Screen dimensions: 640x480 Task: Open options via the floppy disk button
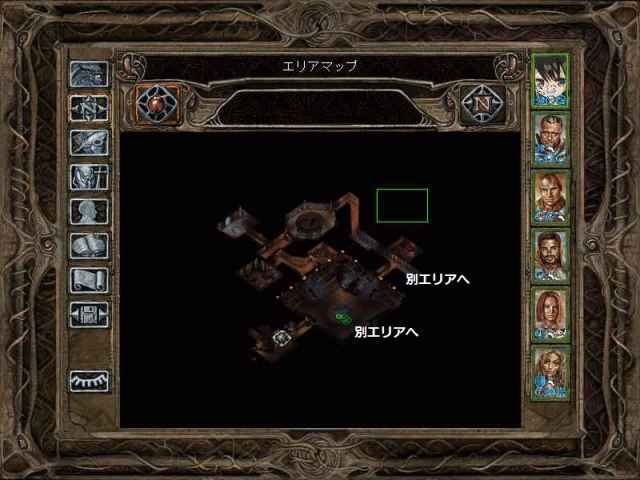[88, 315]
